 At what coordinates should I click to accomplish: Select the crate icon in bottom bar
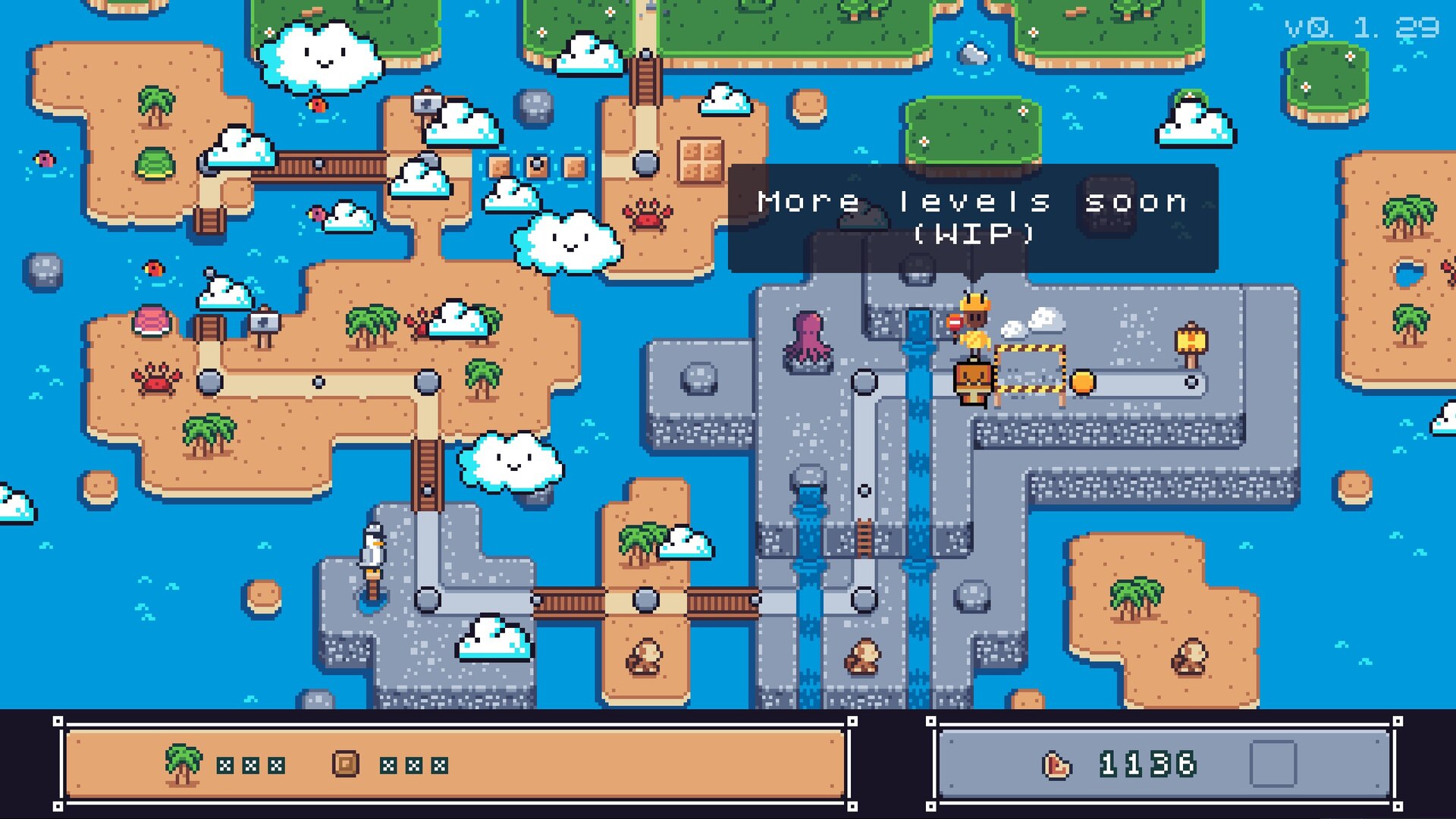pos(346,764)
